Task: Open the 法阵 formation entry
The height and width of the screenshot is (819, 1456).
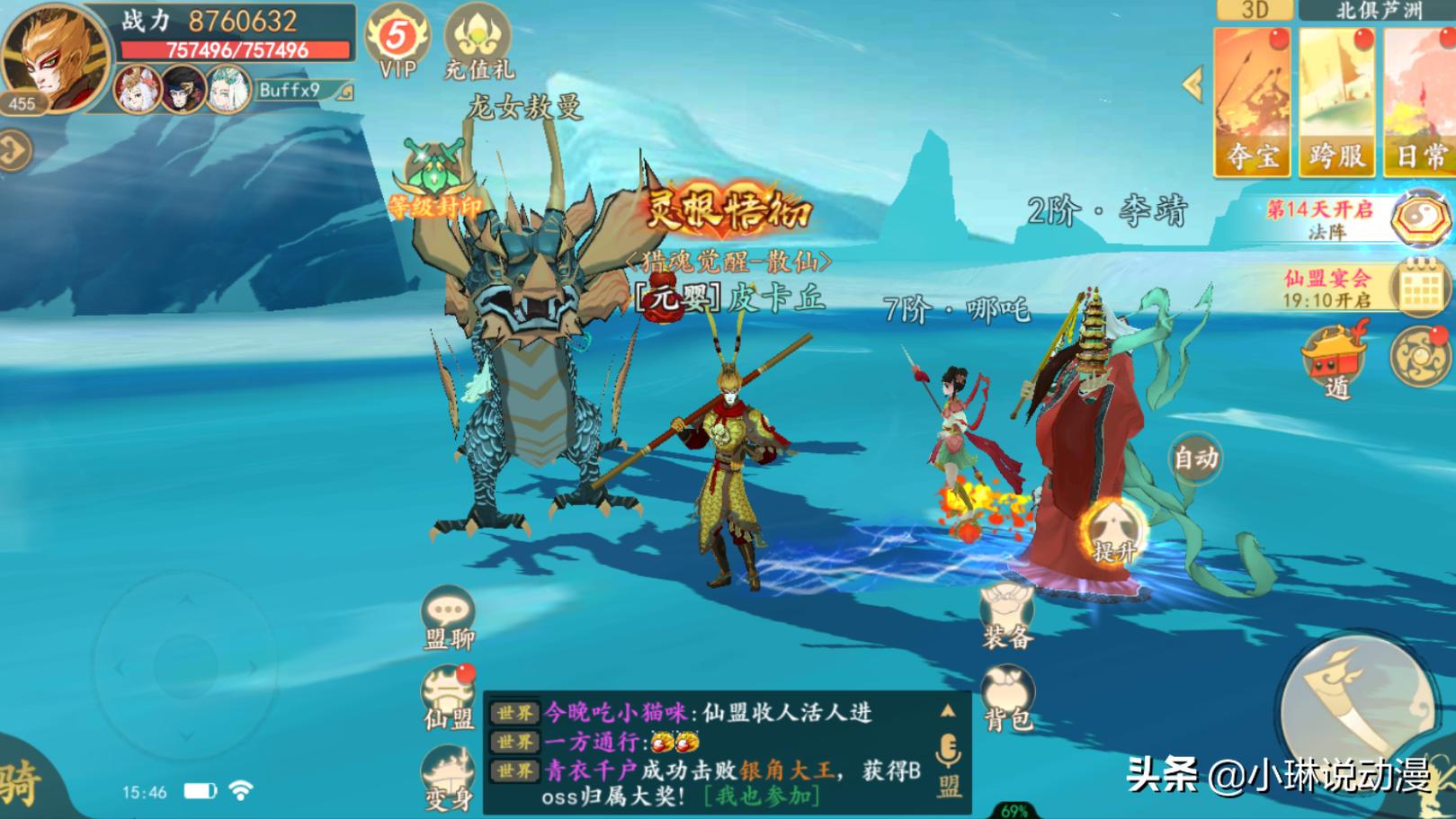Action: [1421, 218]
